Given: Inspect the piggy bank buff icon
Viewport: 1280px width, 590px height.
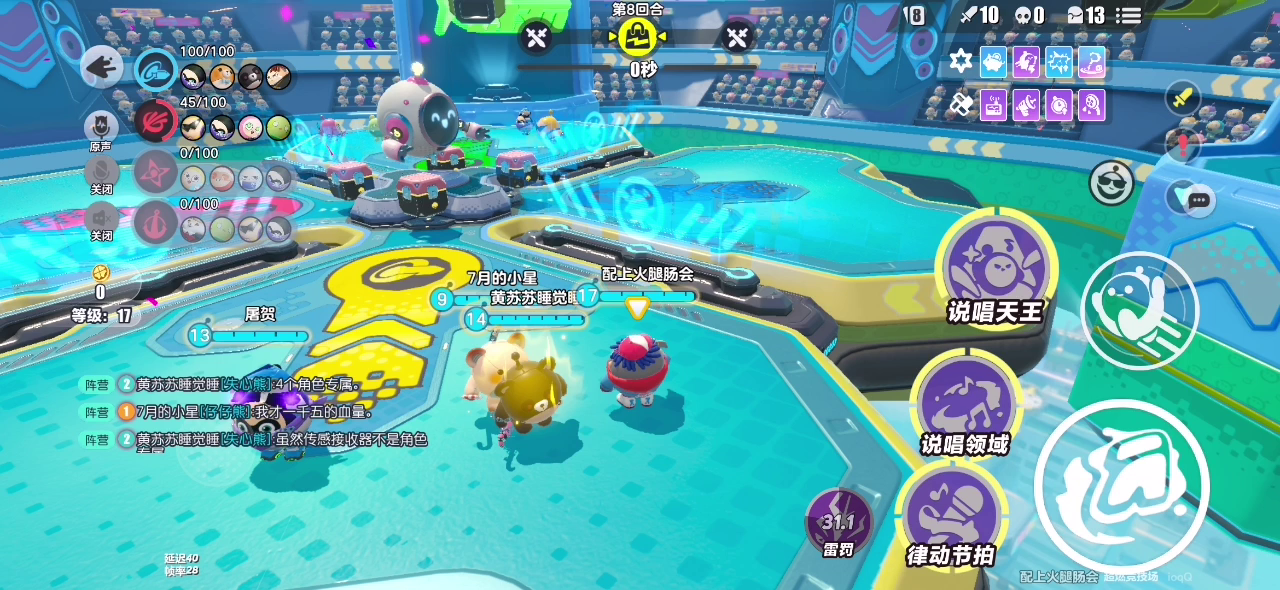Looking at the screenshot, I should [x=993, y=62].
